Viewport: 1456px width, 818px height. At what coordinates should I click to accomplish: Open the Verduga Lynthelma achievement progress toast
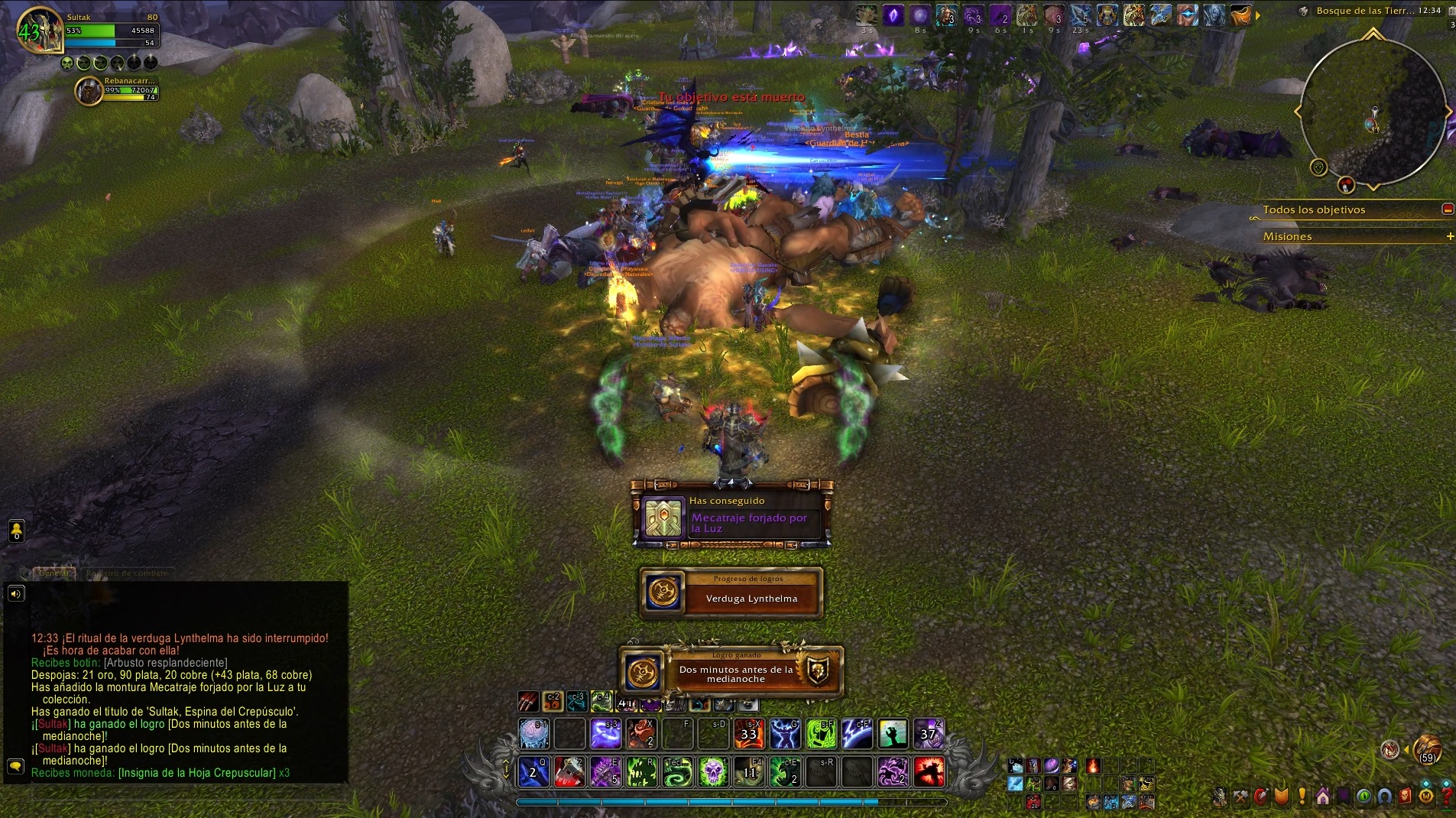(731, 592)
